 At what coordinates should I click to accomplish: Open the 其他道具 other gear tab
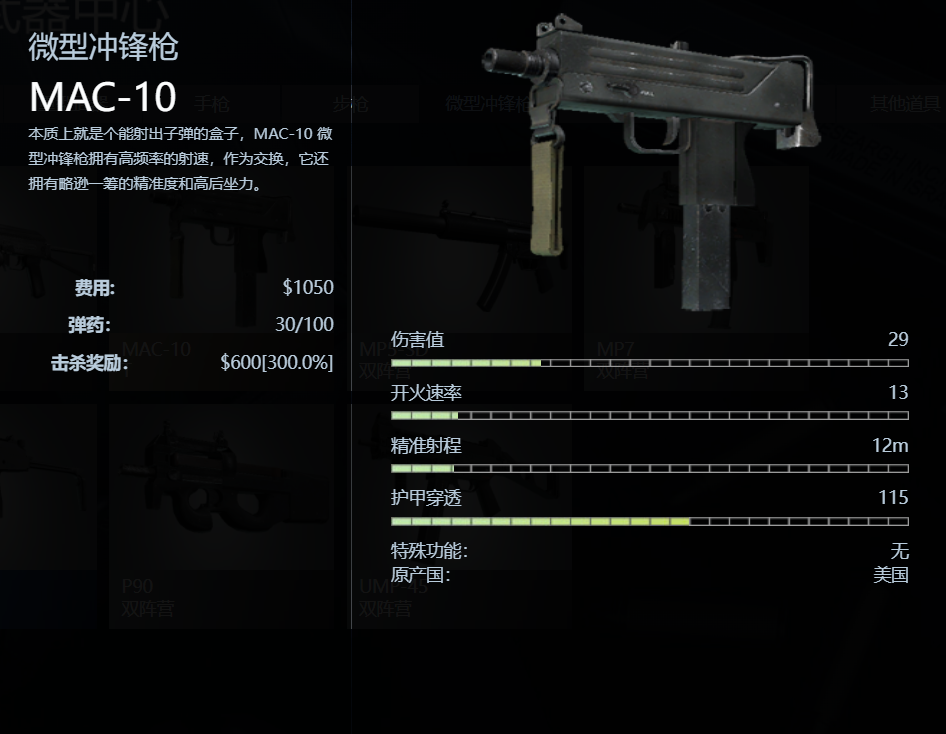tap(905, 103)
